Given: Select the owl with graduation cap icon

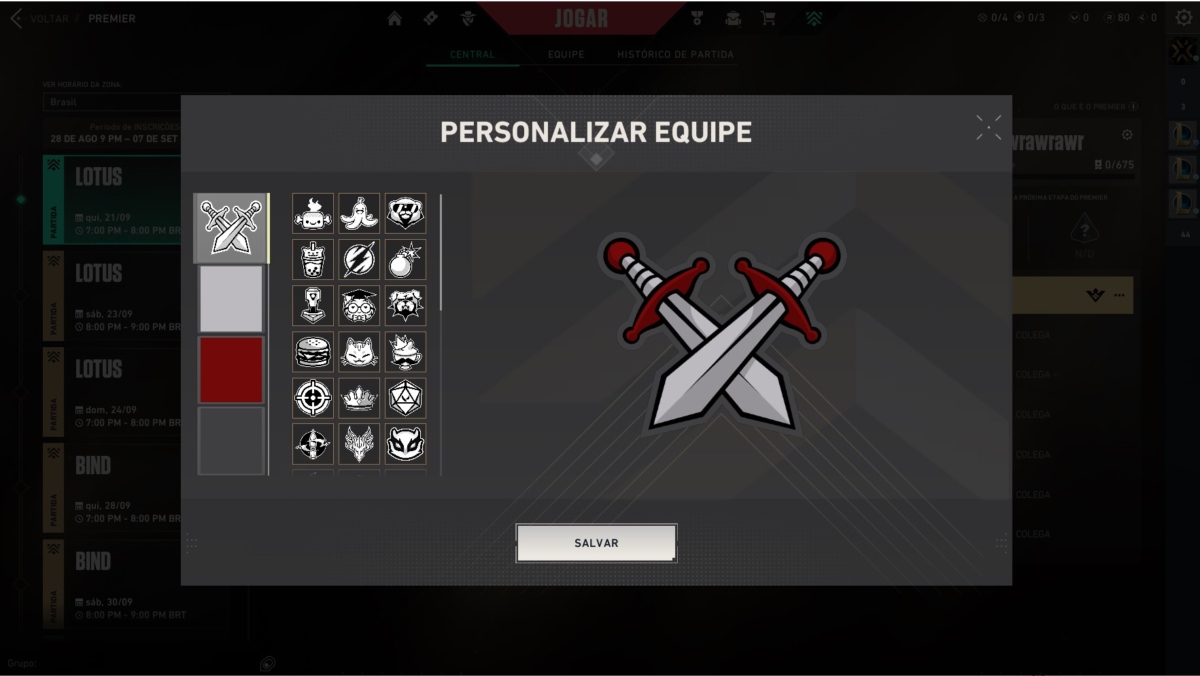Looking at the screenshot, I should [x=359, y=306].
